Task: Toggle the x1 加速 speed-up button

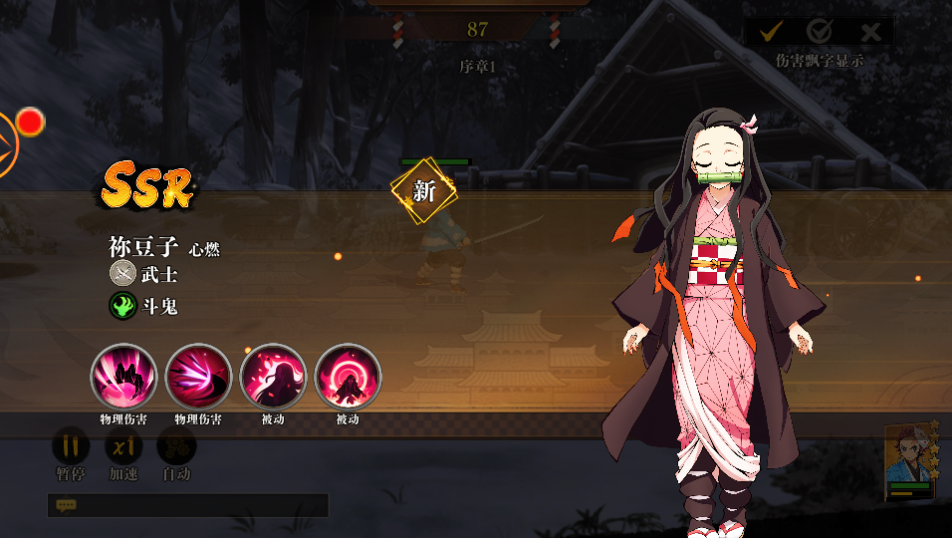Action: point(124,446)
